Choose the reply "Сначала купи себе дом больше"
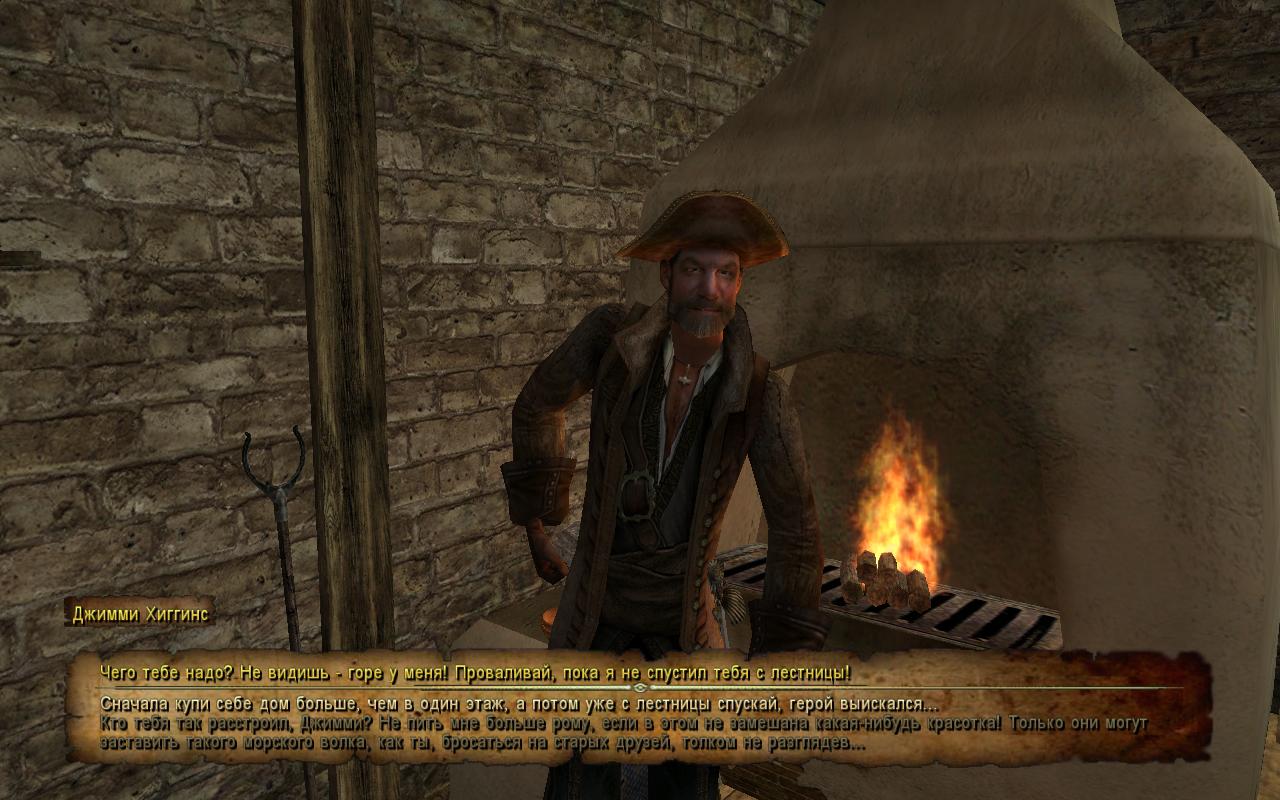Screen dimensions: 1280x800 pyautogui.click(x=518, y=704)
